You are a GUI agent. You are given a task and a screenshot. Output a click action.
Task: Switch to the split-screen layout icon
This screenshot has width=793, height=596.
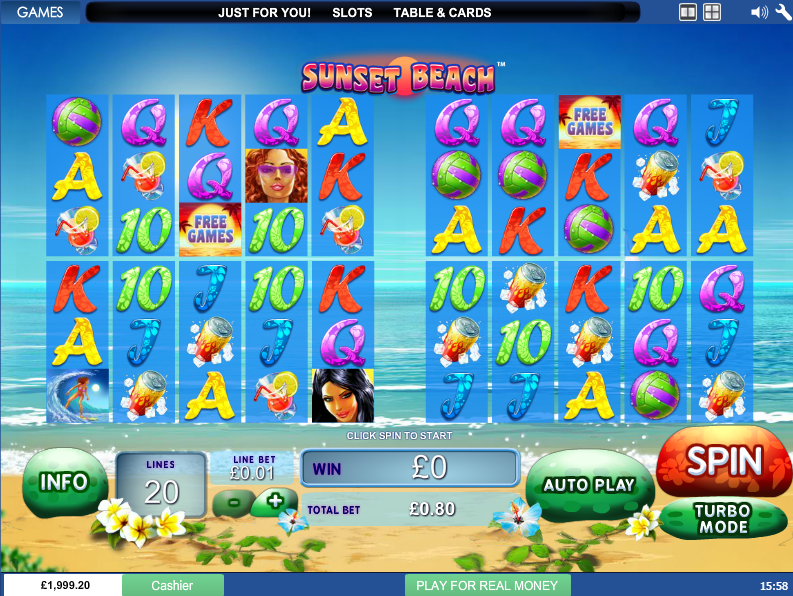(687, 13)
